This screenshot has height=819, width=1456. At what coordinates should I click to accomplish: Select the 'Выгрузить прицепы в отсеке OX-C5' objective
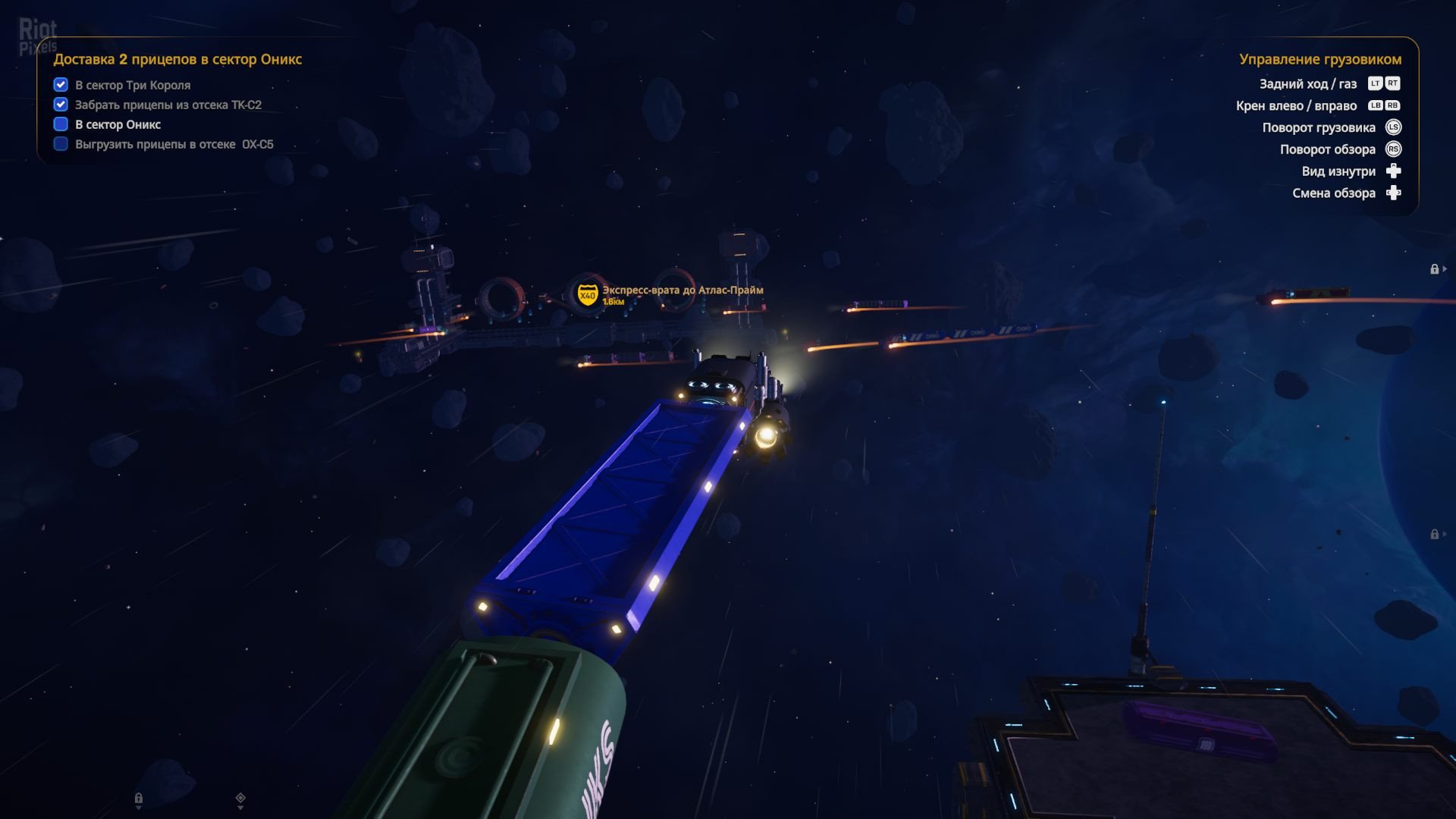coord(174,144)
